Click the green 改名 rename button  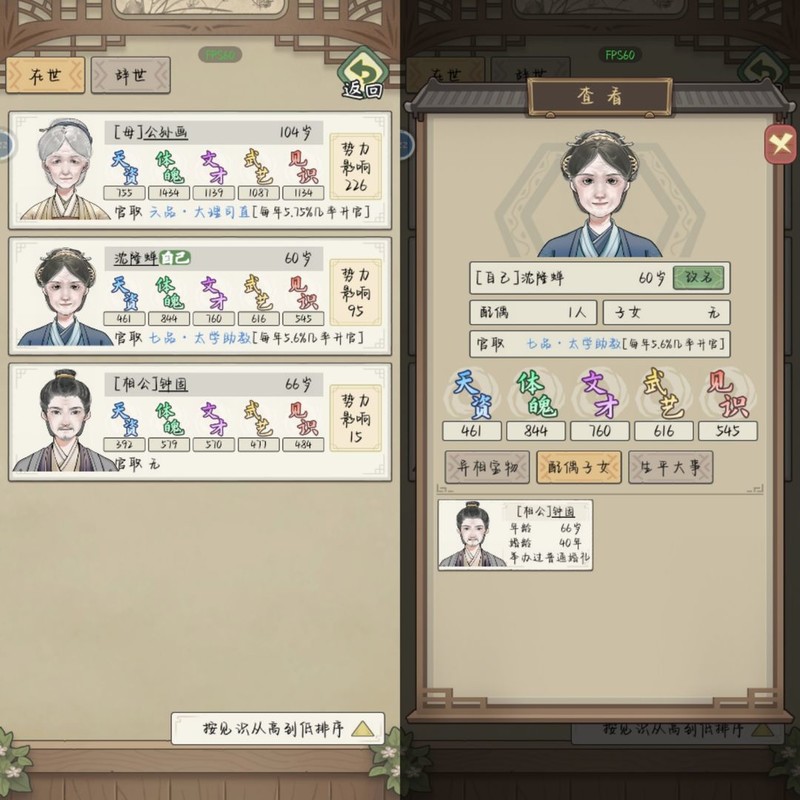pyautogui.click(x=700, y=278)
